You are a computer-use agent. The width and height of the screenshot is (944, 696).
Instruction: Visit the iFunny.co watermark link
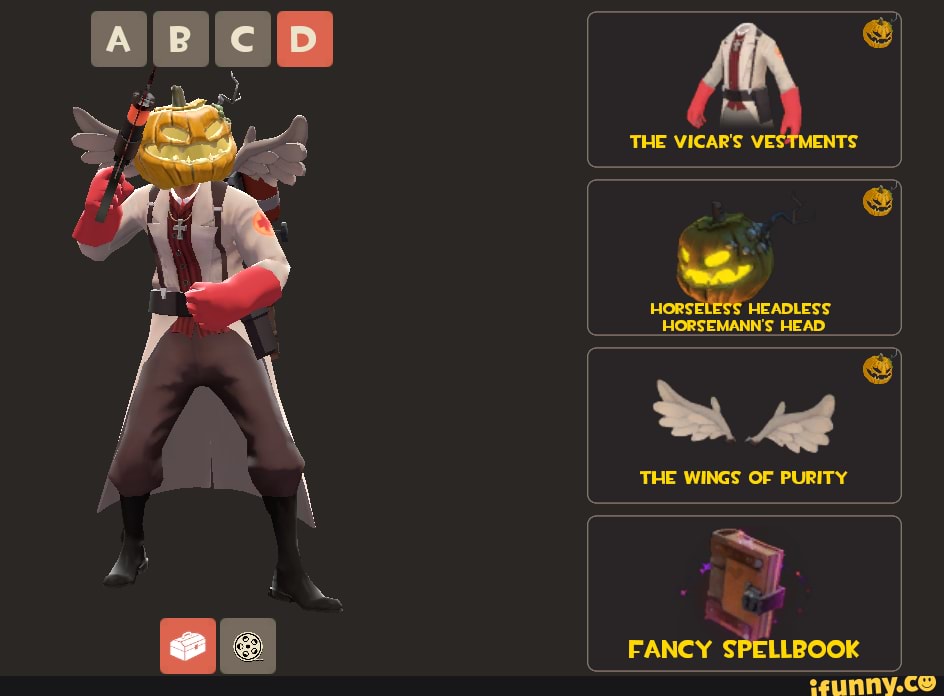(872, 684)
